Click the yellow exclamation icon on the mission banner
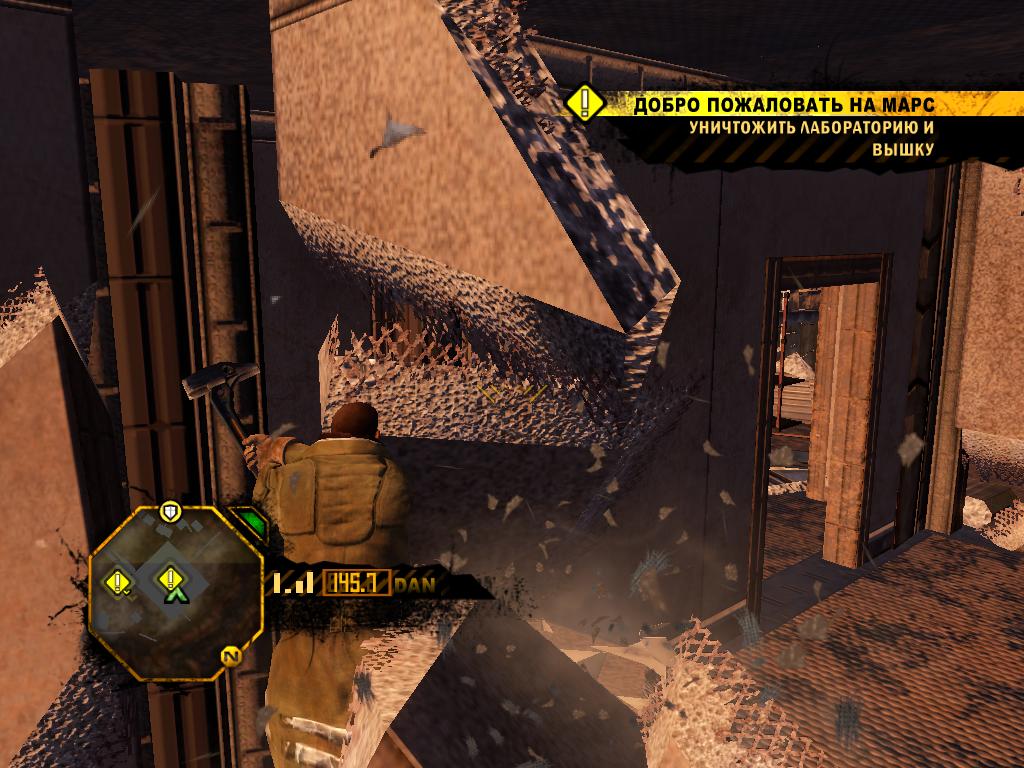This screenshot has width=1024, height=768. 587,104
